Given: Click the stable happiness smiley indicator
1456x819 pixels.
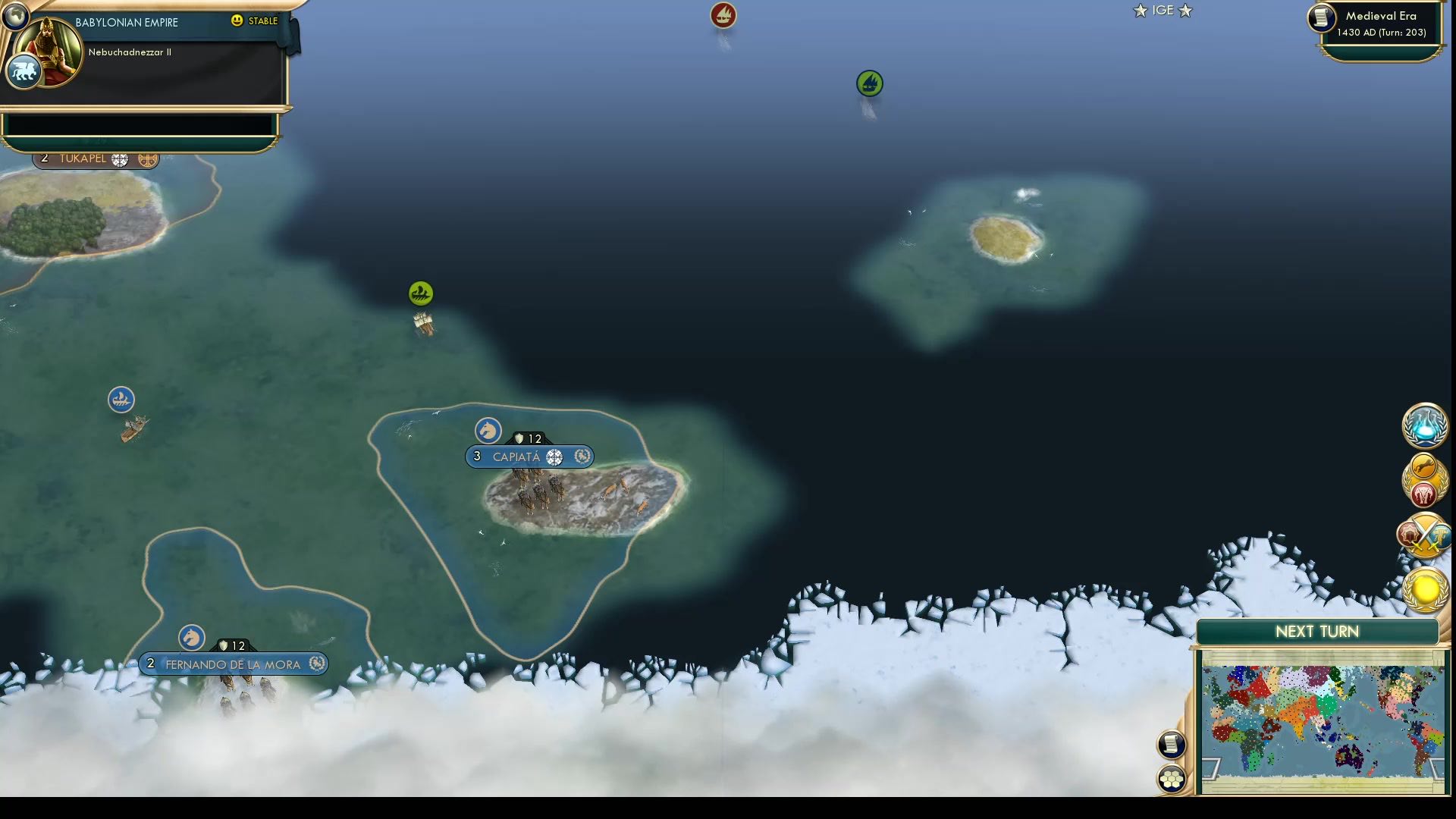Looking at the screenshot, I should pyautogui.click(x=239, y=22).
